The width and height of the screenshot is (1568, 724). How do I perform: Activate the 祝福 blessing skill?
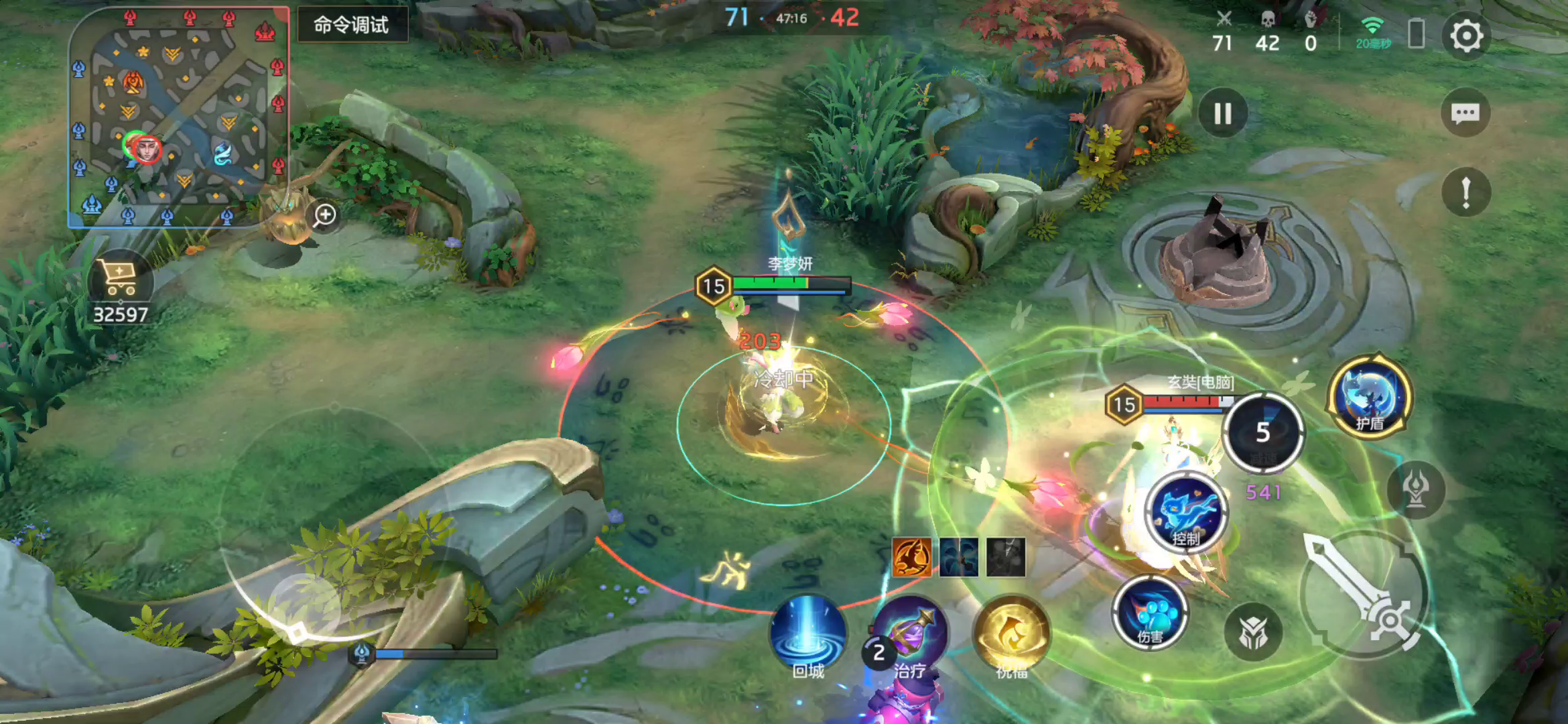1011,635
